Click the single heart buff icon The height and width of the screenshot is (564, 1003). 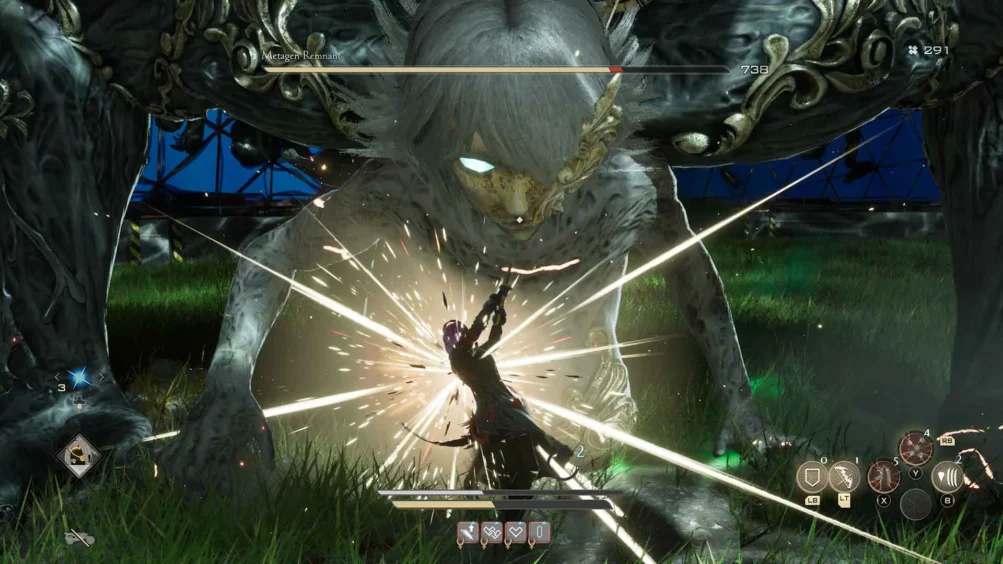(x=516, y=533)
